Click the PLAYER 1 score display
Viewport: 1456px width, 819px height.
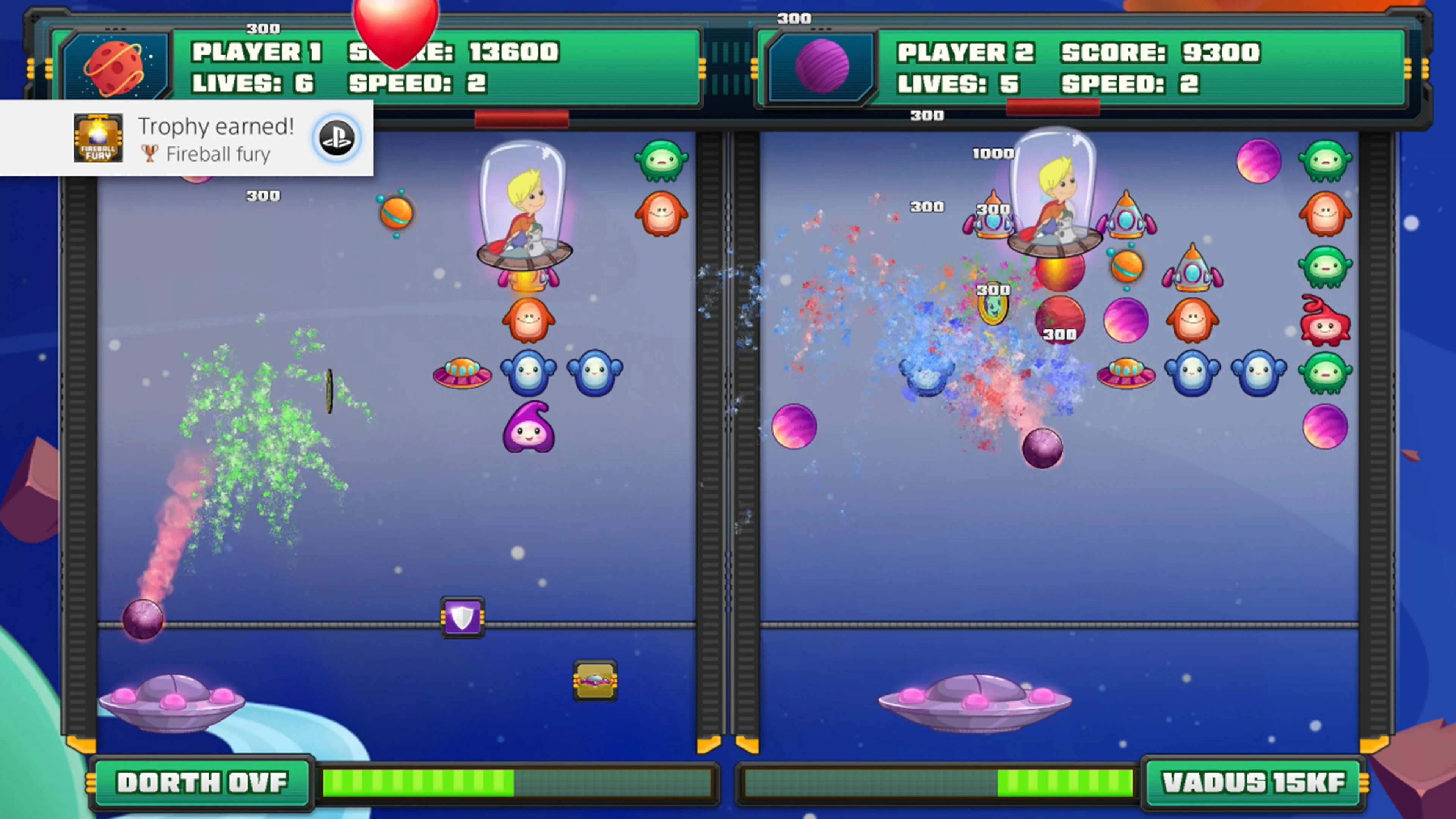[452, 53]
